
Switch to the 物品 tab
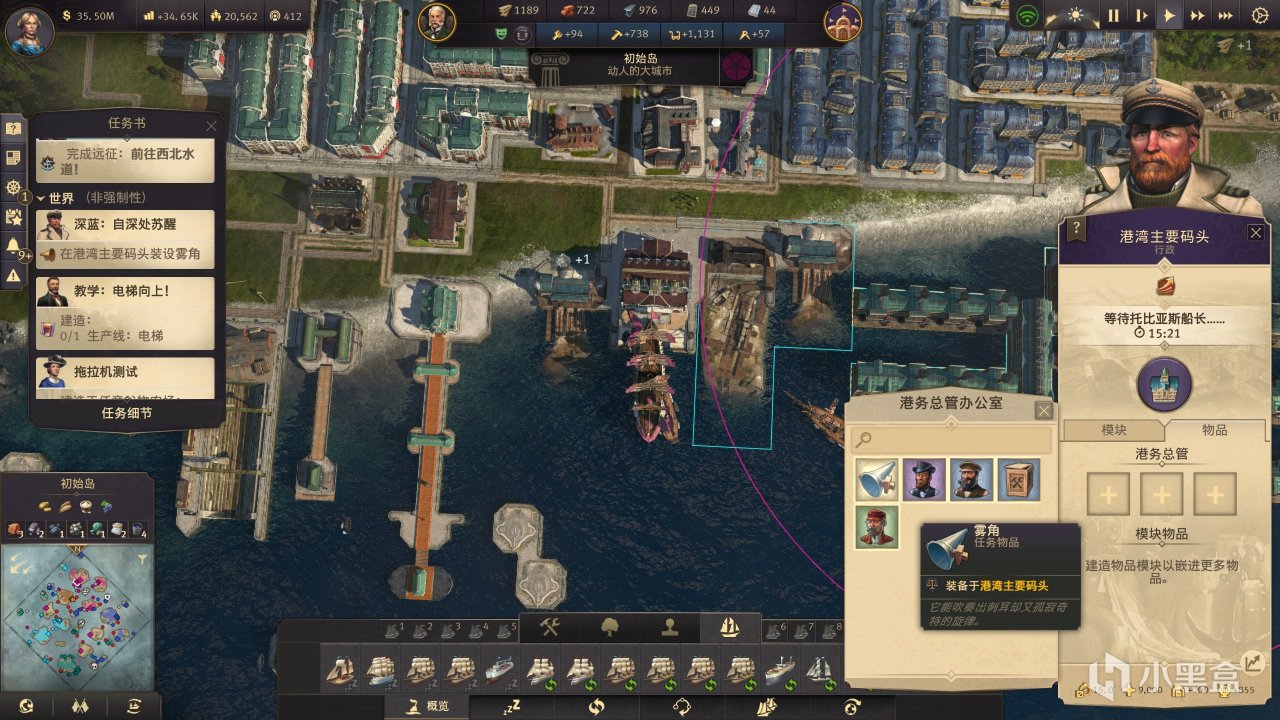tap(1214, 429)
